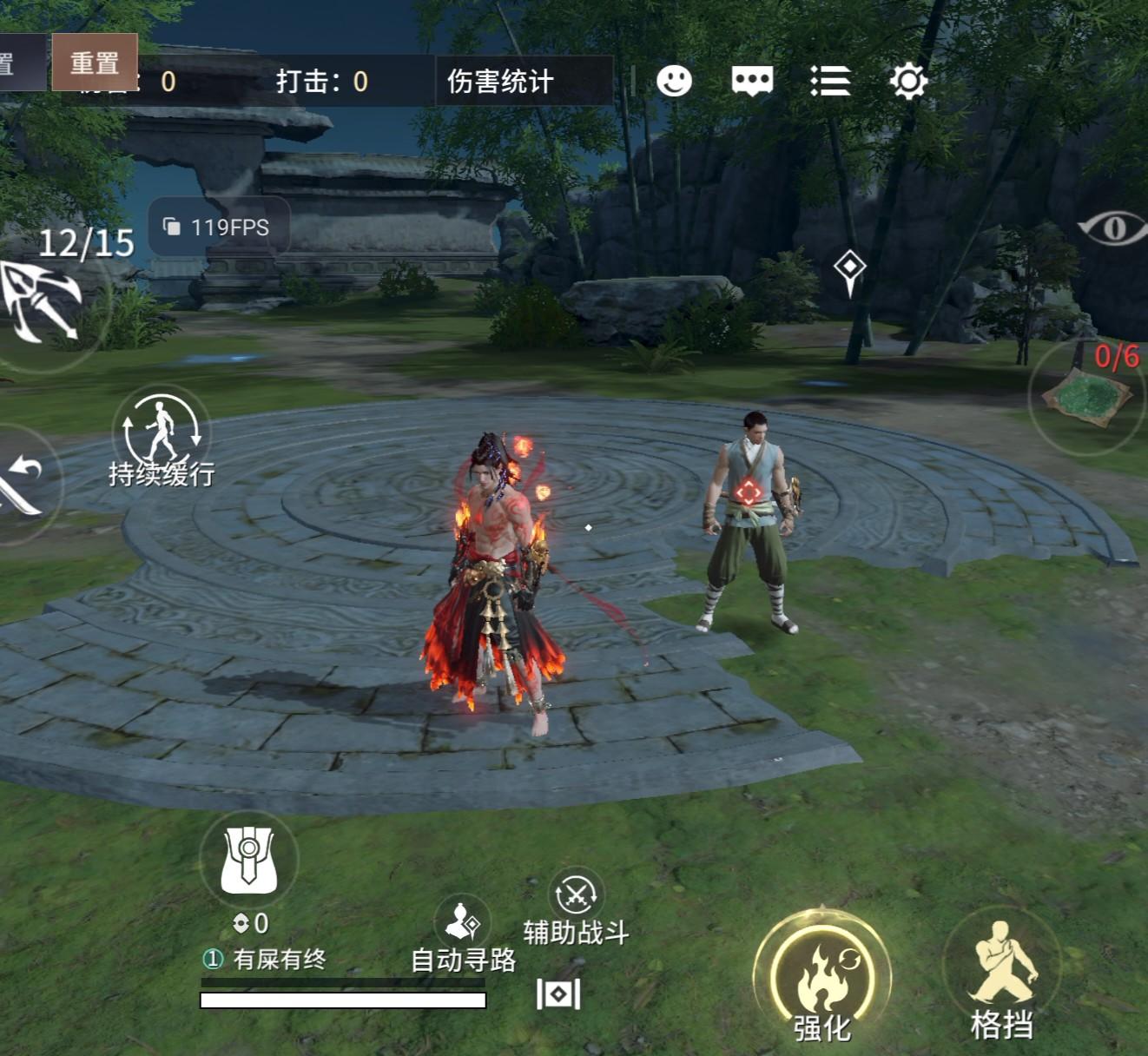
Task: Open the task list icon
Action: (831, 80)
